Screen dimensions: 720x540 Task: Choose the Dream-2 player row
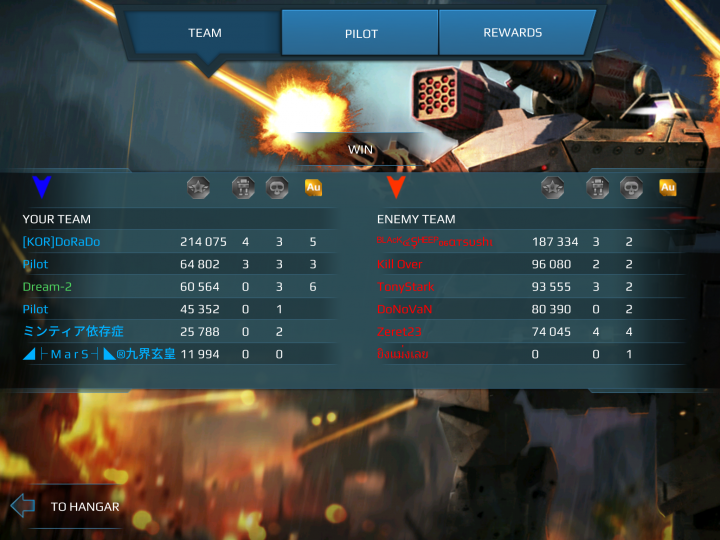[48, 287]
